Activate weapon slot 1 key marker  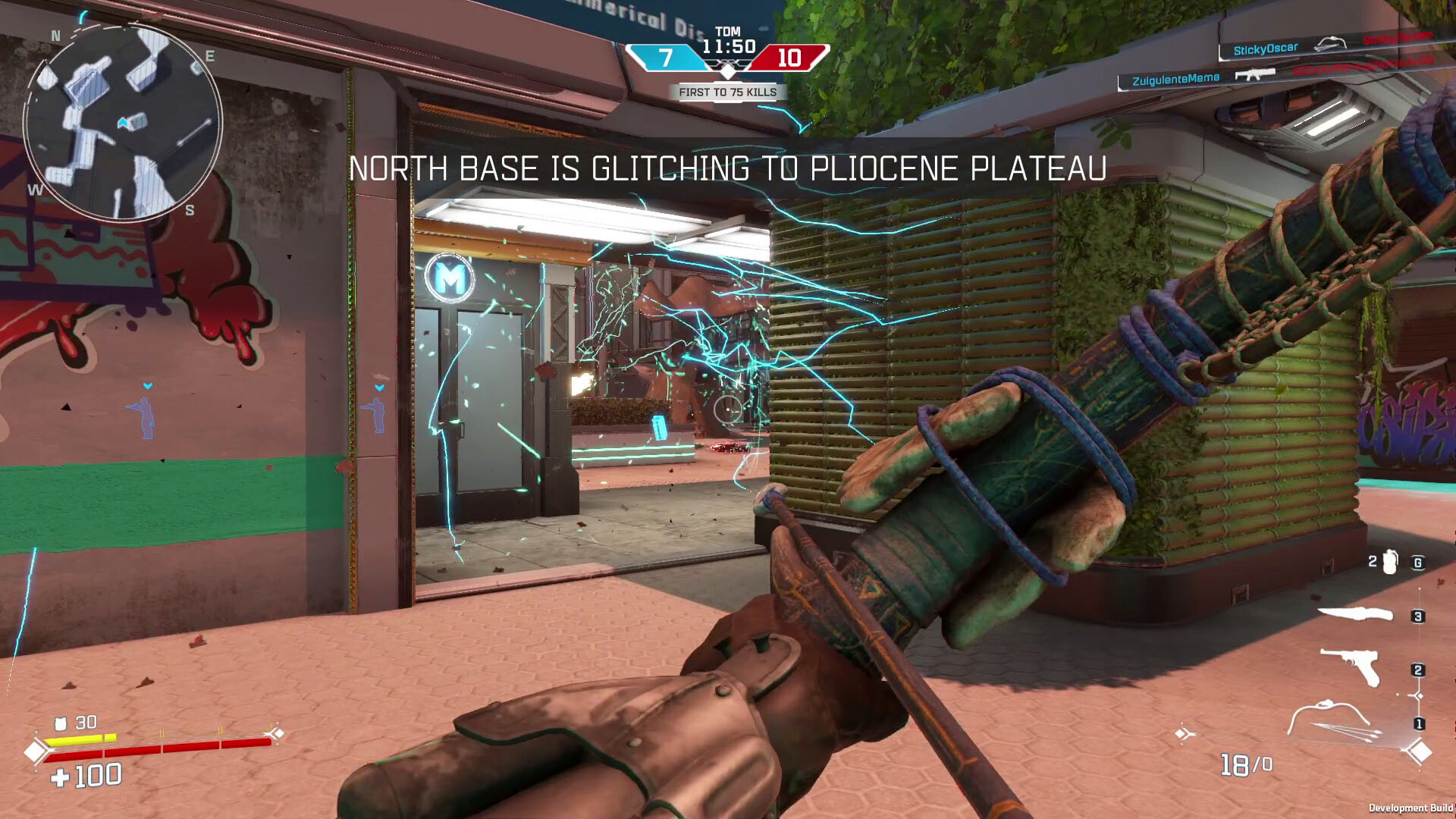(1418, 723)
